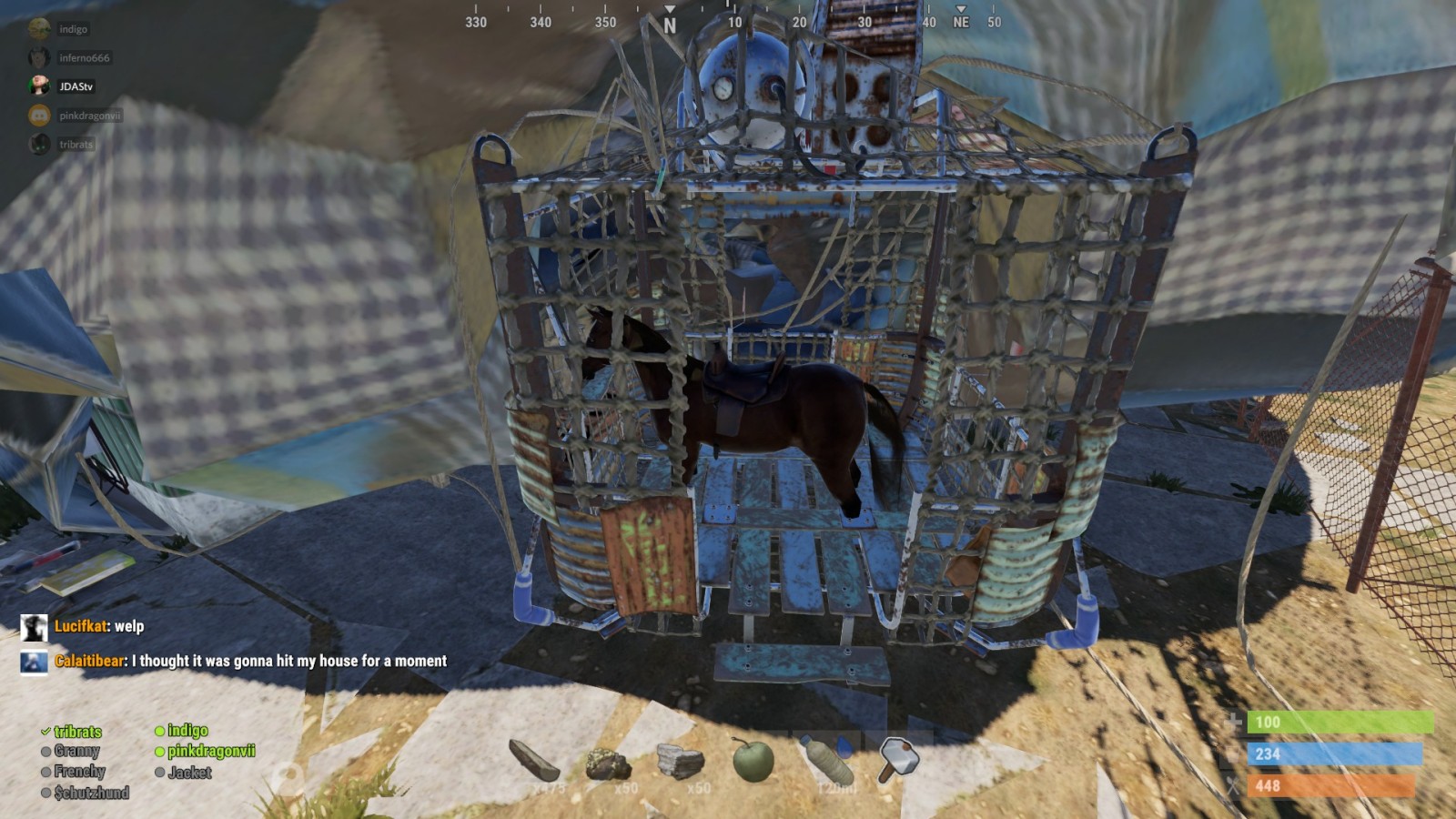Select team member Granny in team list
Image resolution: width=1456 pixels, height=819 pixels.
(x=76, y=751)
